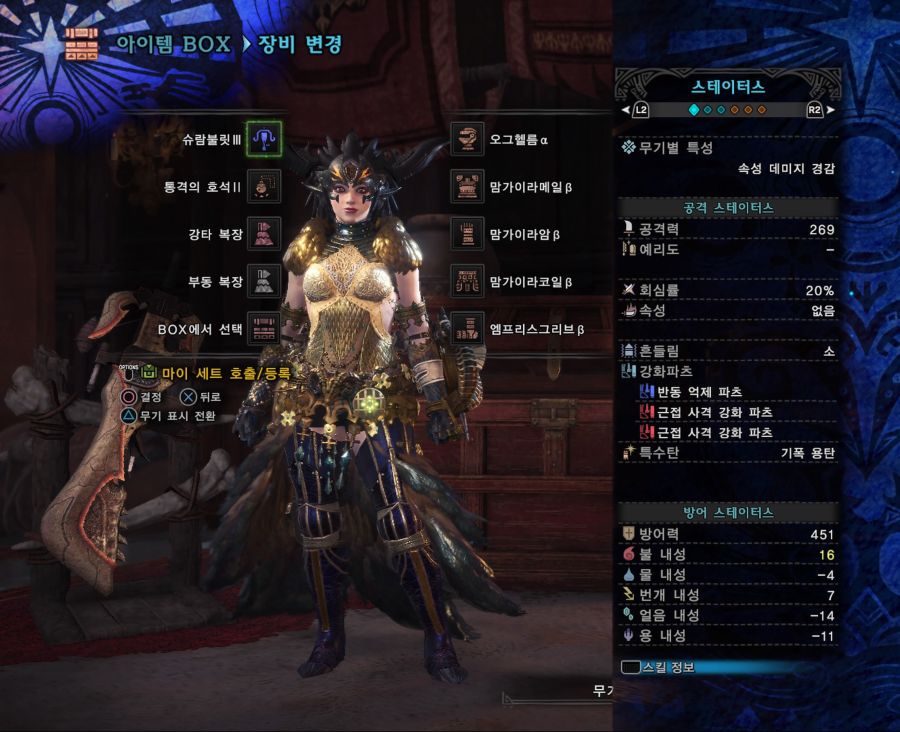900x732 pixels.
Task: Select the 오그헬름α helmet slot
Action: click(467, 139)
